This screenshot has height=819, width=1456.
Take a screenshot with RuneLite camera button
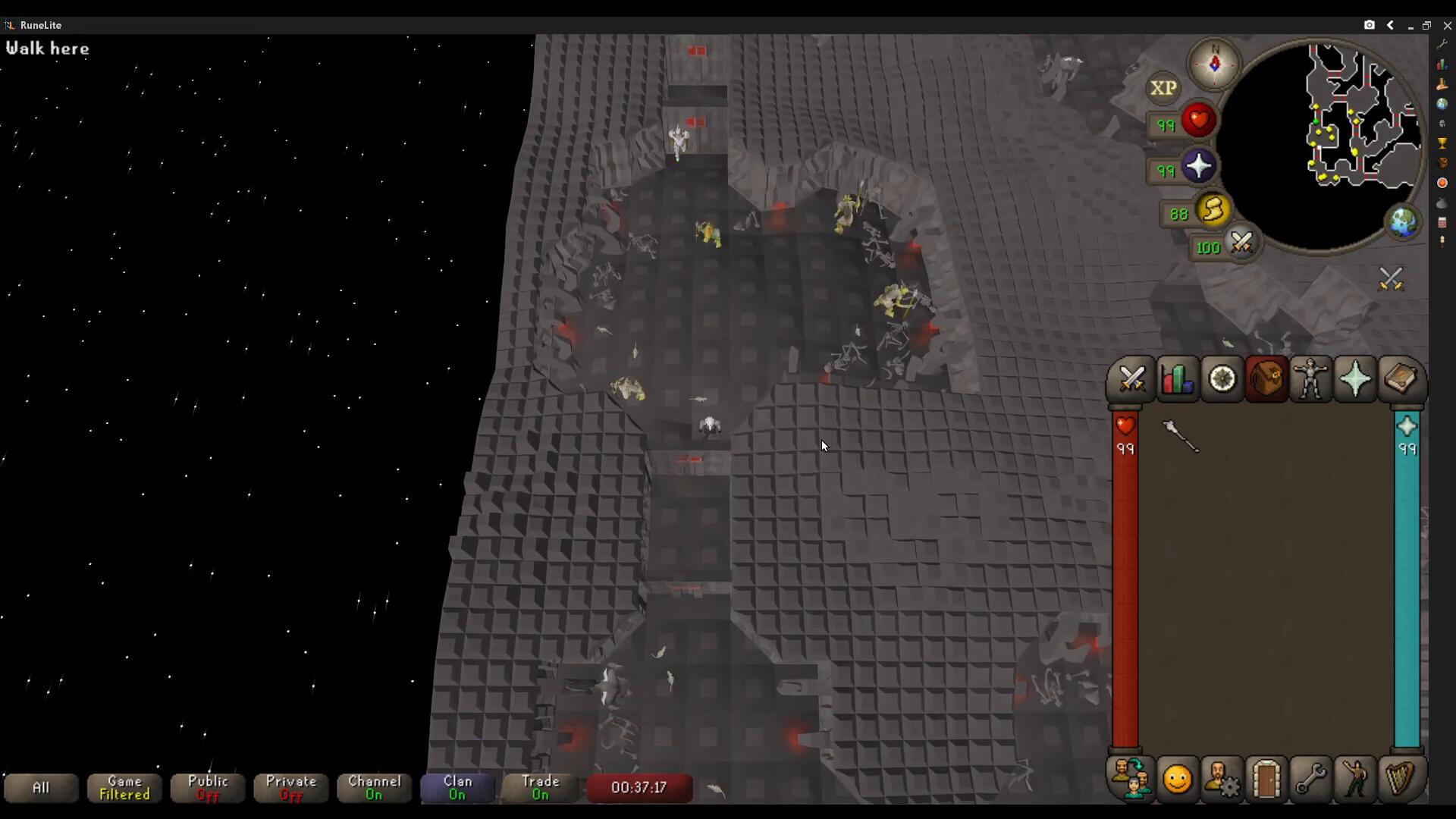1370,25
